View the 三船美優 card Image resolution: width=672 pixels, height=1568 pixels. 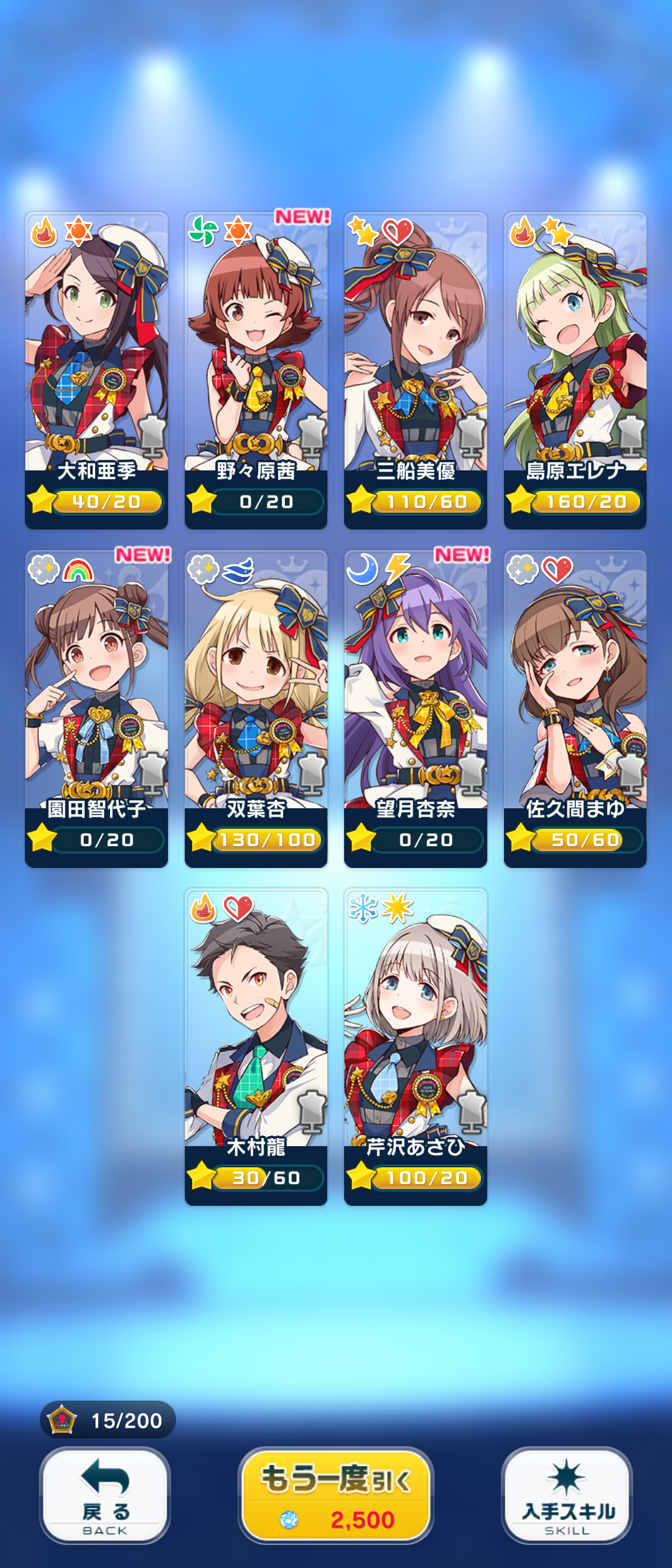tap(416, 370)
